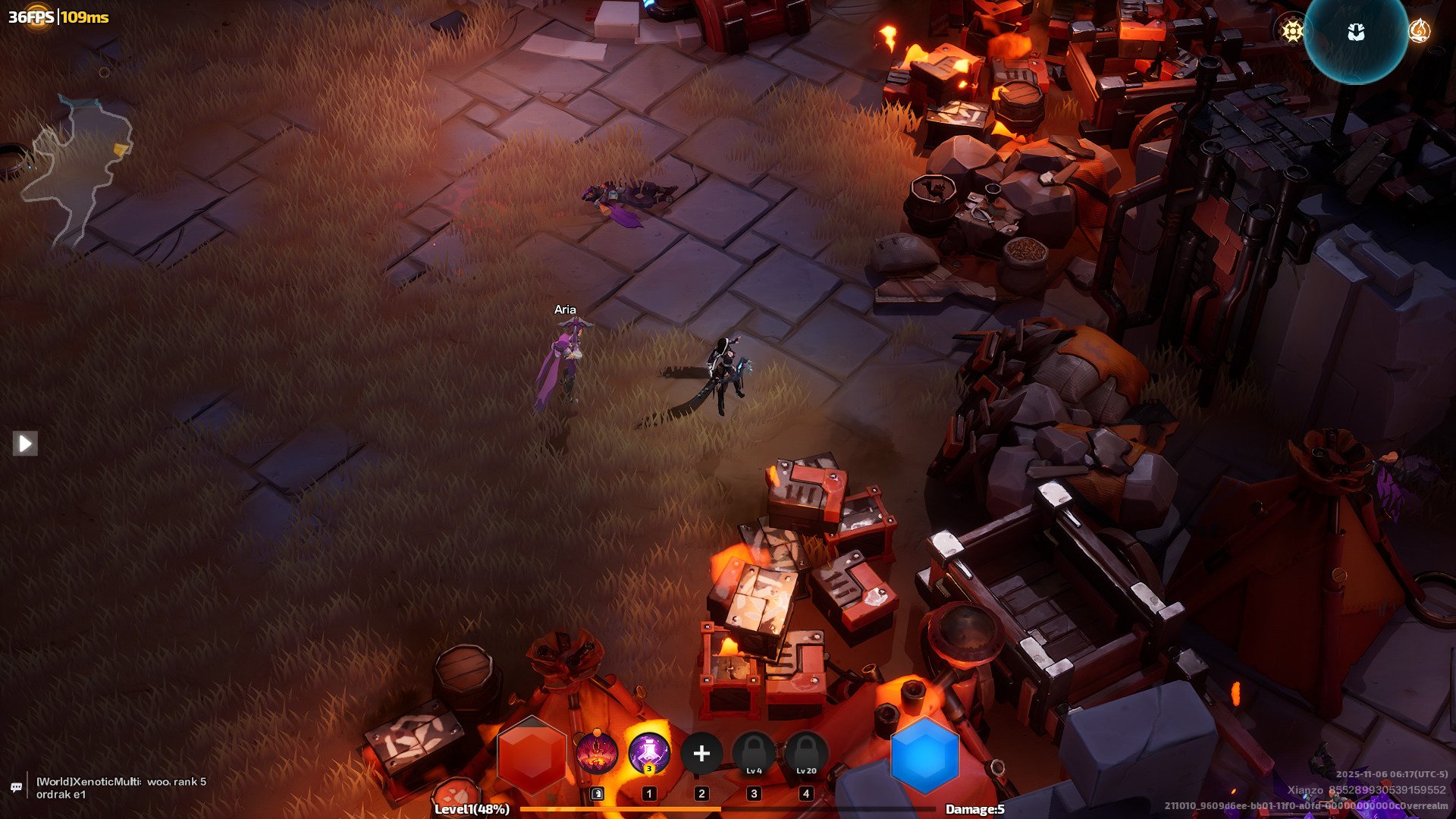Open the gear settings icon
The width and height of the screenshot is (1456, 819).
coord(1292,30)
